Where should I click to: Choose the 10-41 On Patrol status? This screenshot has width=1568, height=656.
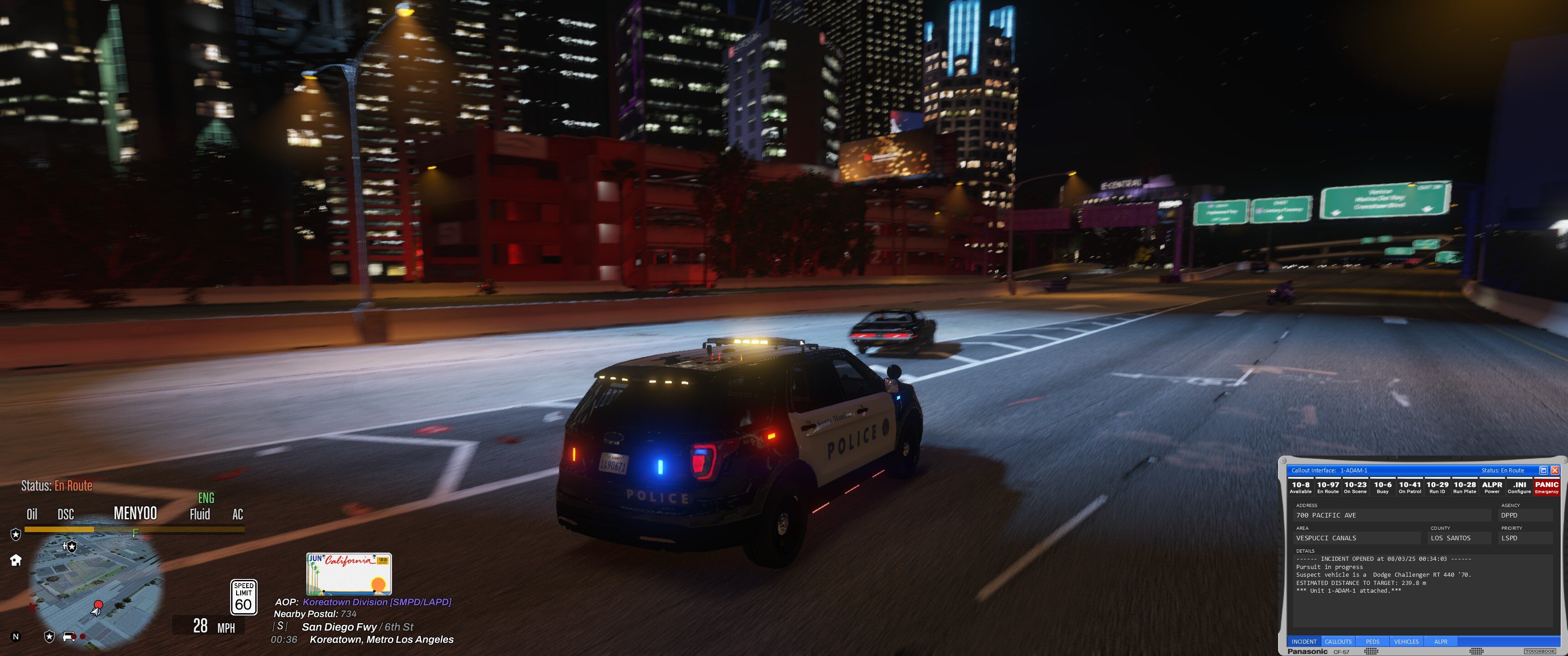(1410, 487)
